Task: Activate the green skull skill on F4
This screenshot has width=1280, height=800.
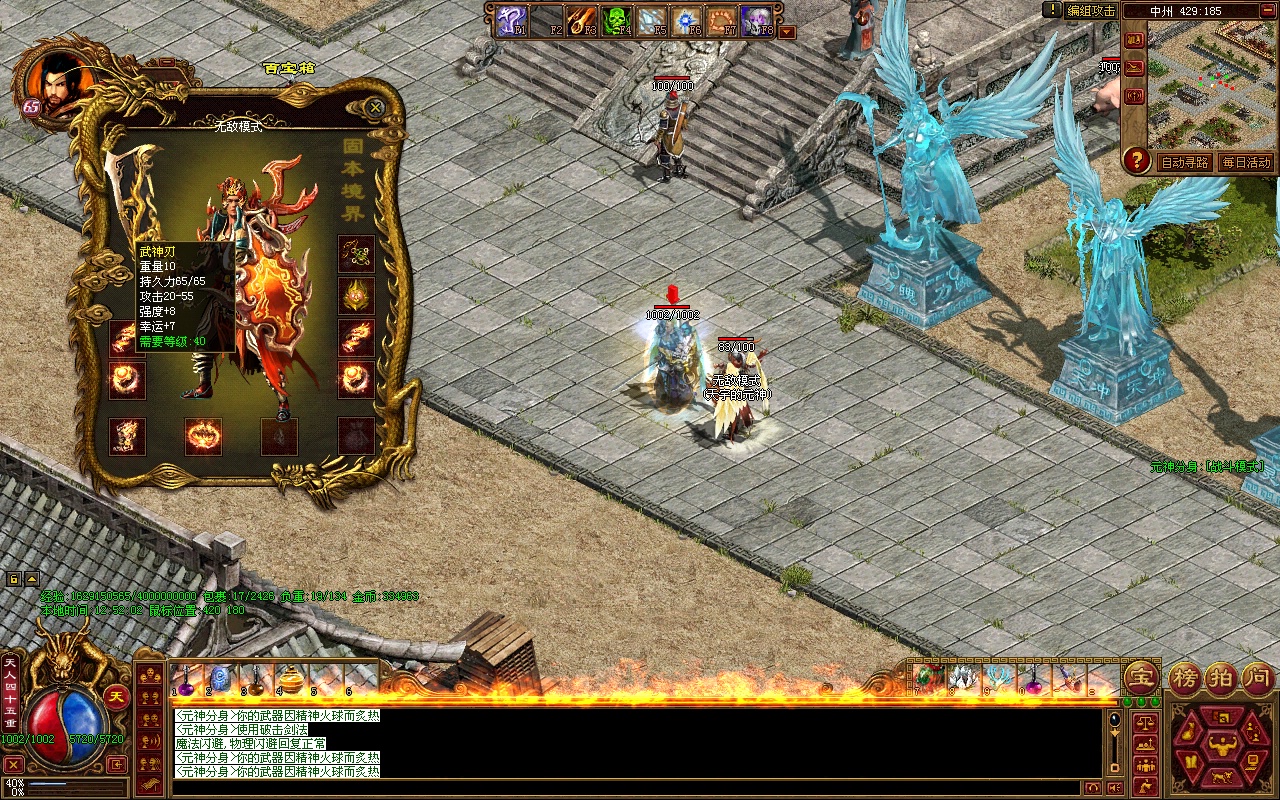Action: (614, 20)
